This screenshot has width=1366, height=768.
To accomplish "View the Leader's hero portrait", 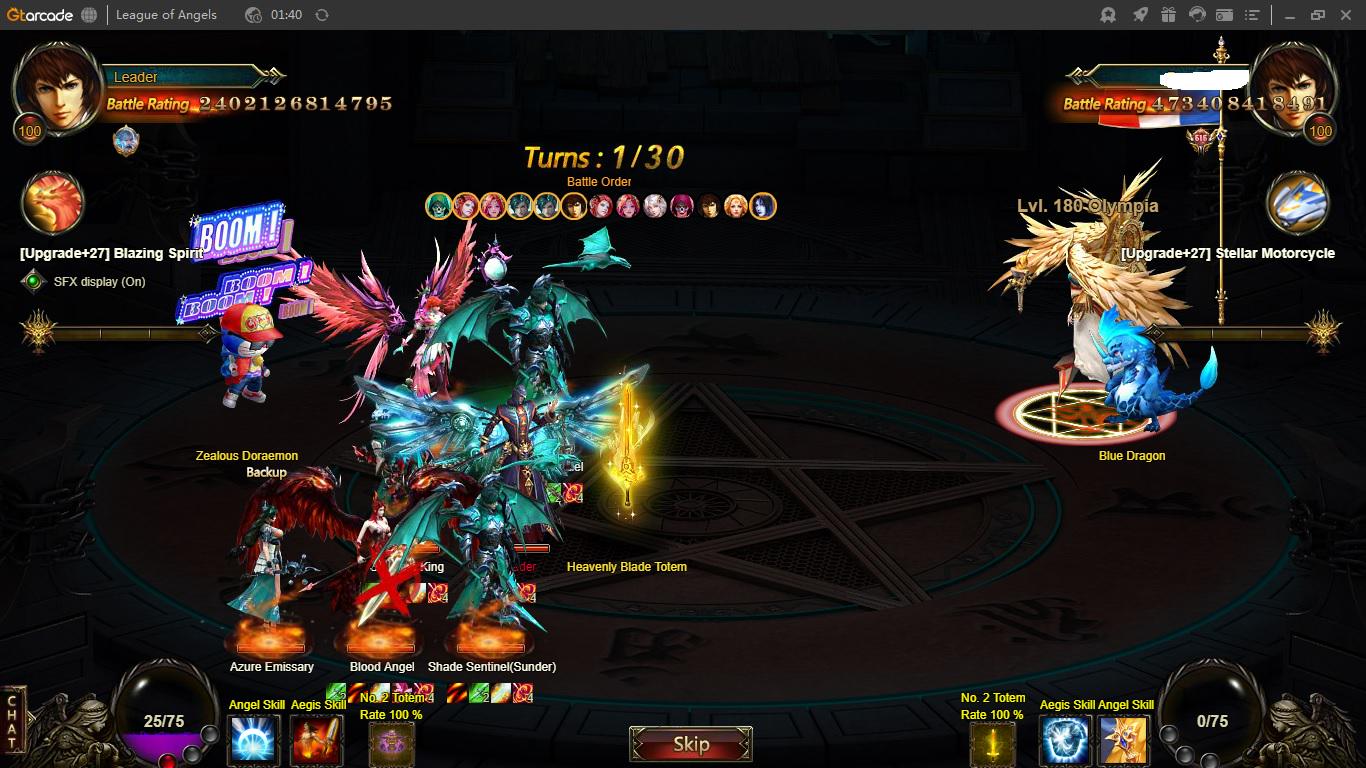I will pyautogui.click(x=56, y=88).
